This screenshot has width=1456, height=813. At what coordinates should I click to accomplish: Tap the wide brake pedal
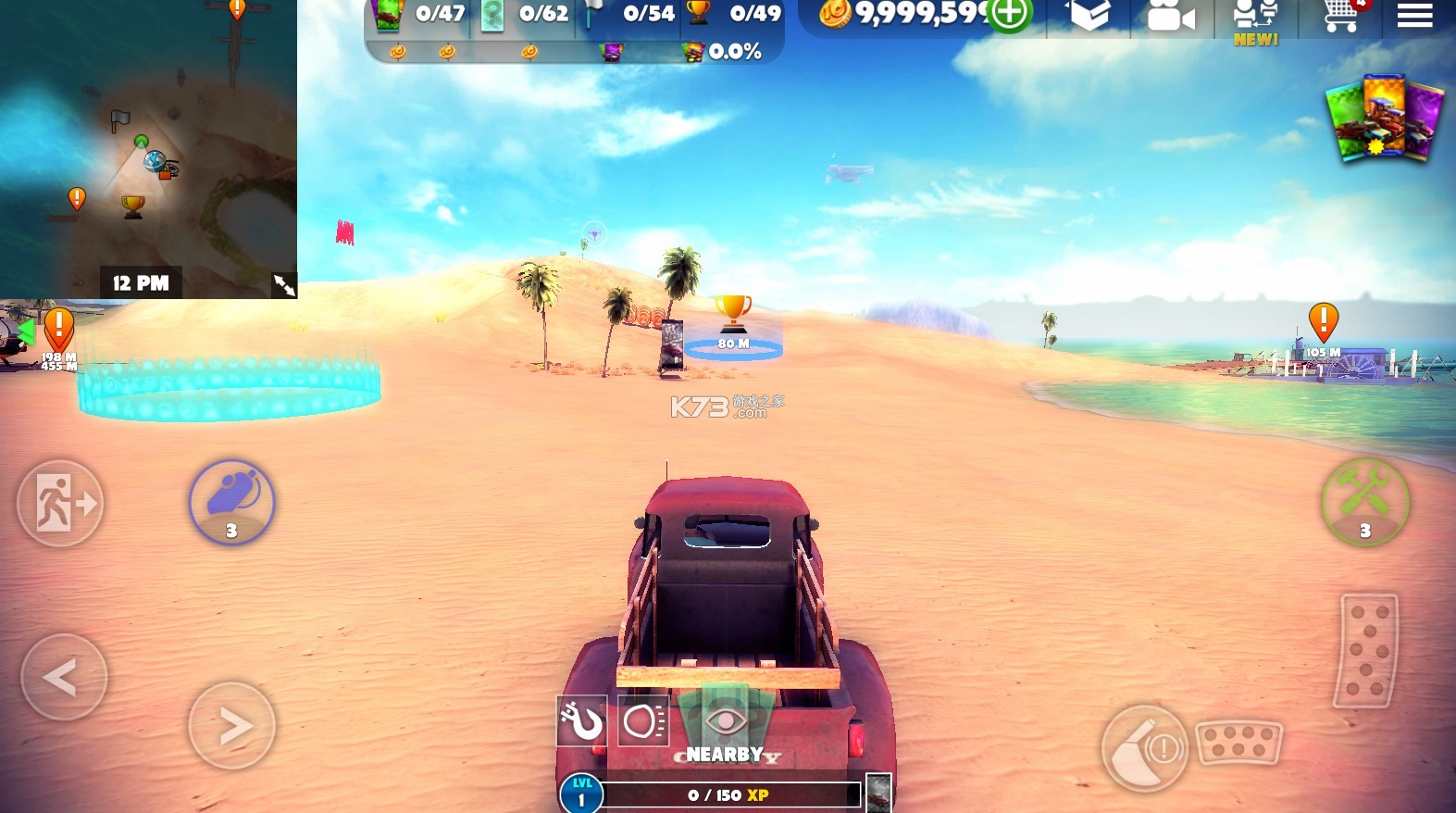click(x=1238, y=743)
